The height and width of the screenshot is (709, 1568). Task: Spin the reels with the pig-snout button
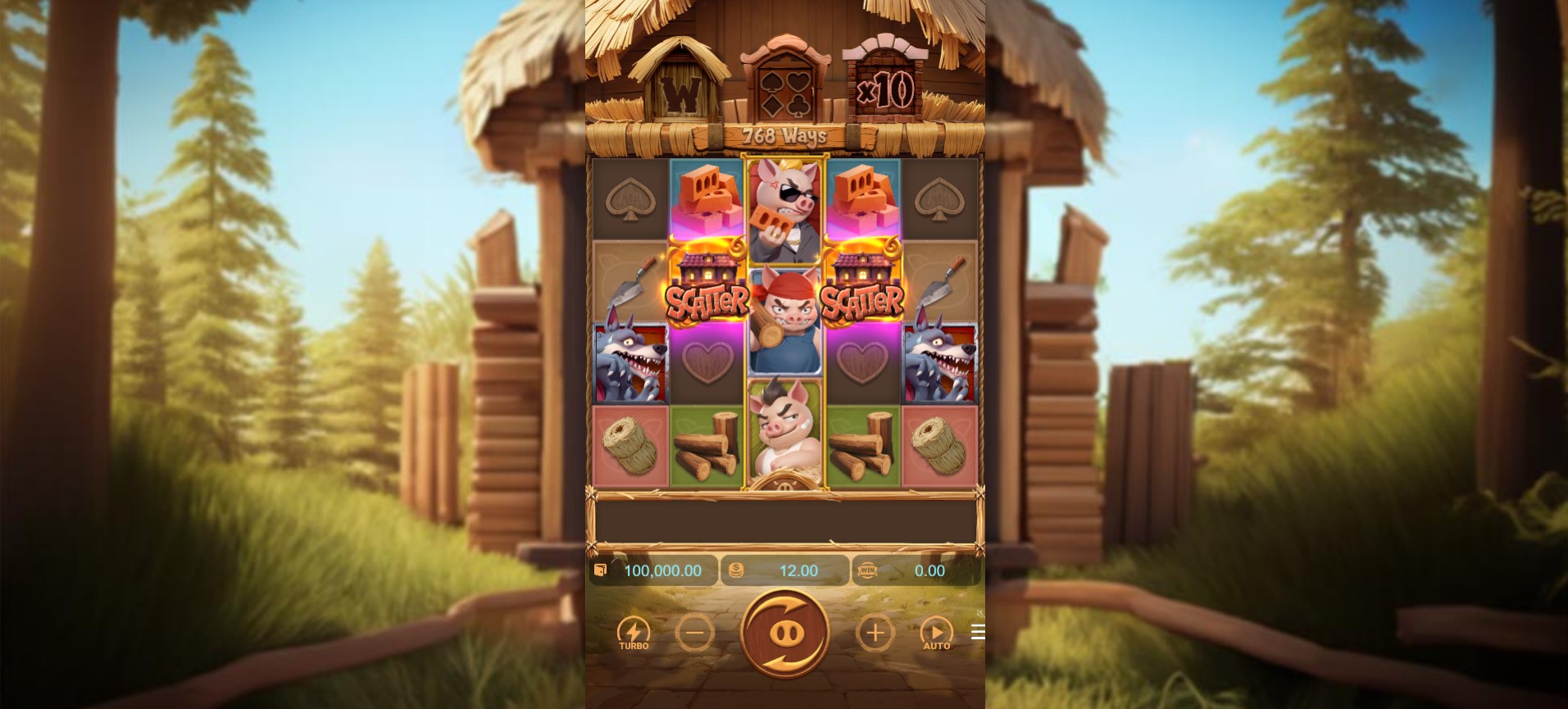(784, 633)
